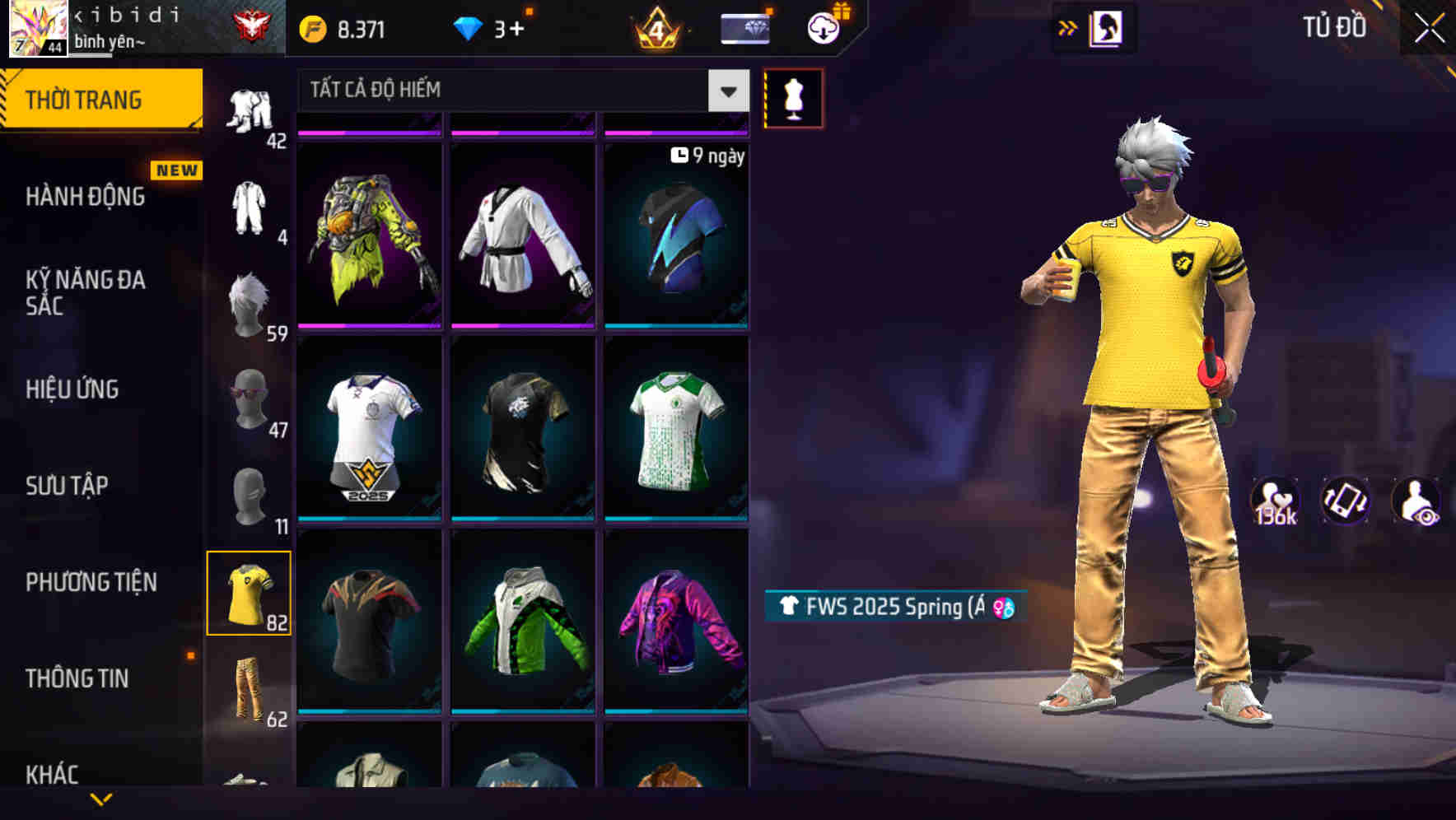Open the PHƯƠNG TIỆN section

pos(91,581)
